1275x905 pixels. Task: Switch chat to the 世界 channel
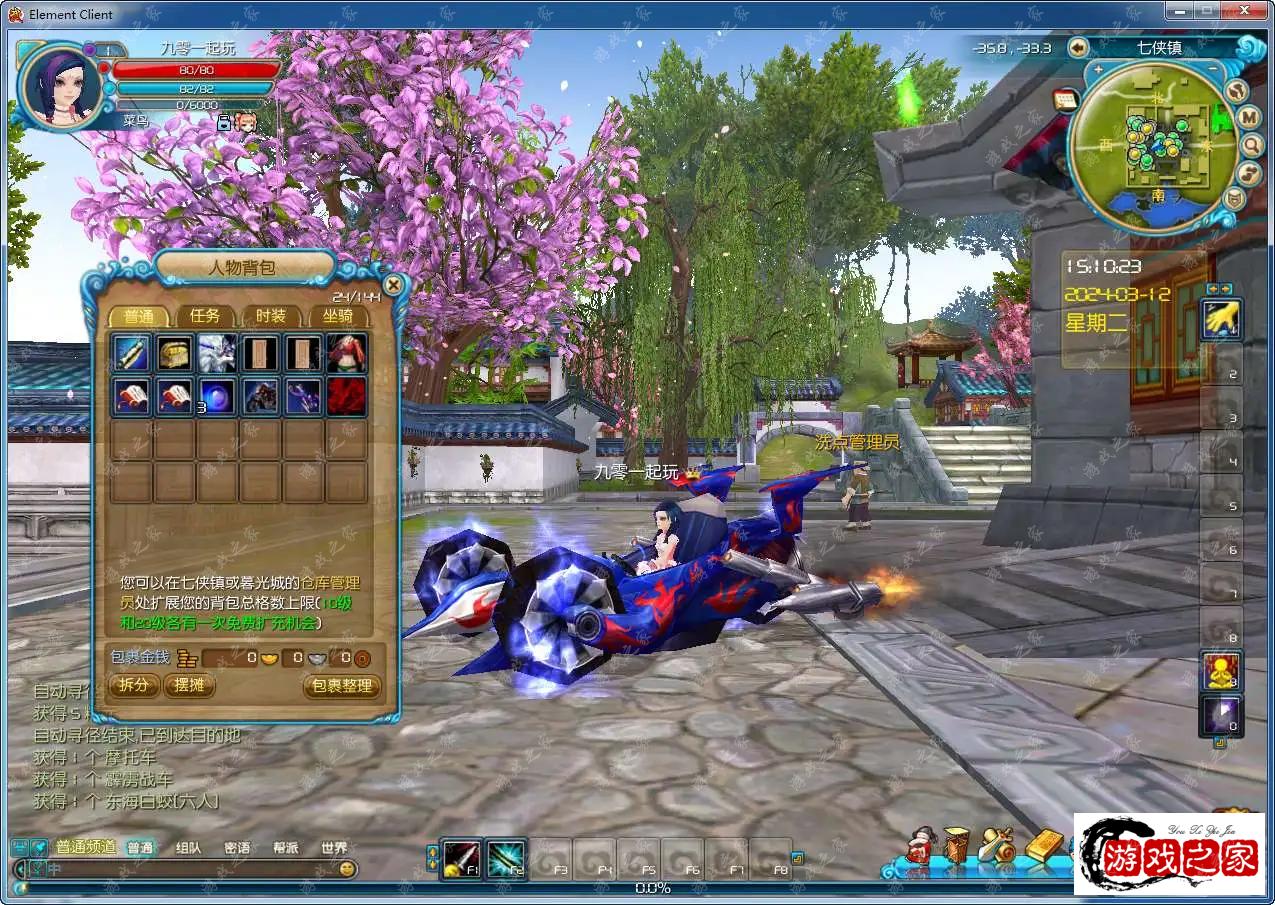tap(334, 847)
